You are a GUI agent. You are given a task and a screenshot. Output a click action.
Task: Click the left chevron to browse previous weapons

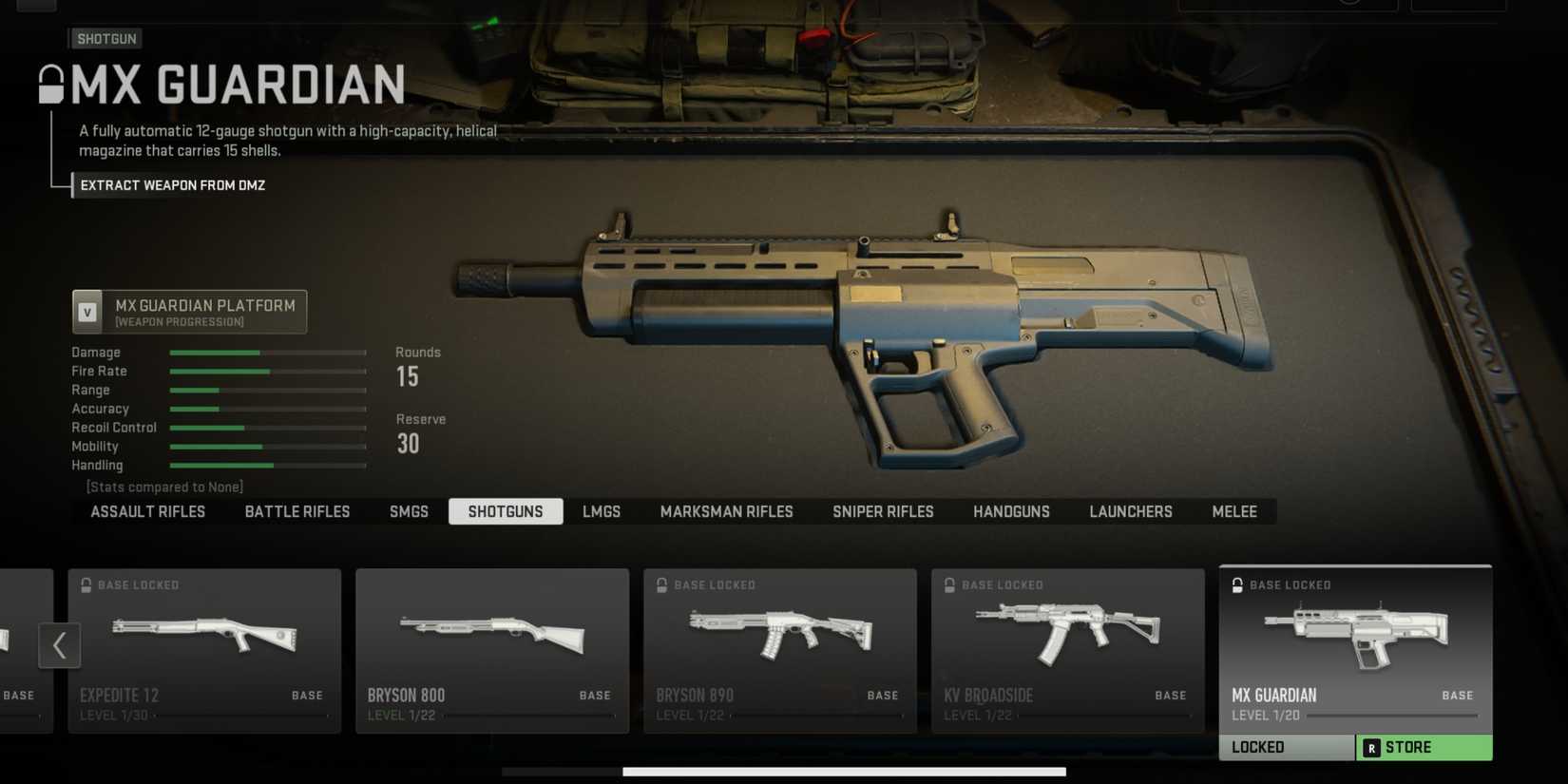(x=60, y=645)
